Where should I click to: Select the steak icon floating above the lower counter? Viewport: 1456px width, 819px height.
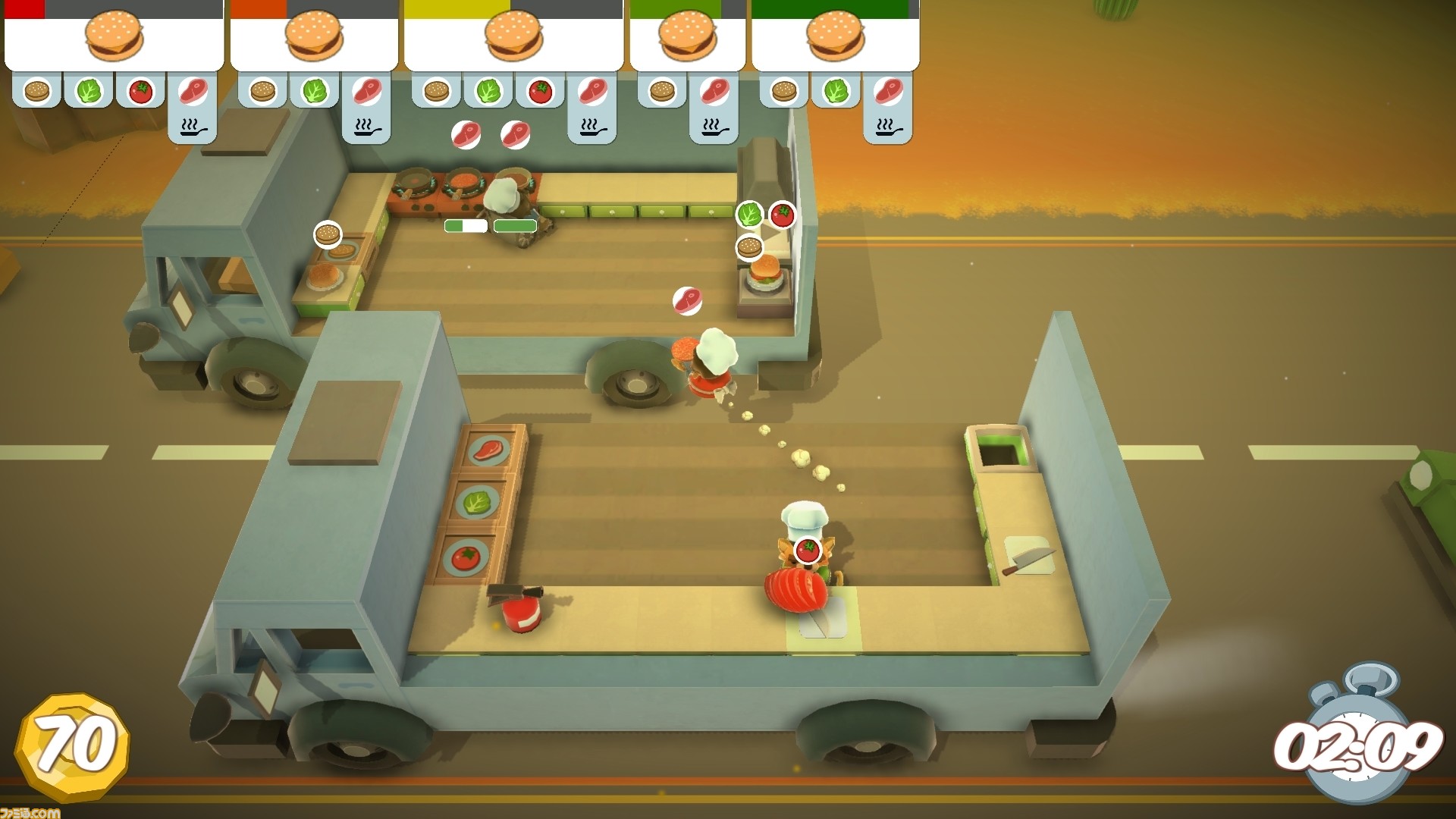click(x=686, y=300)
